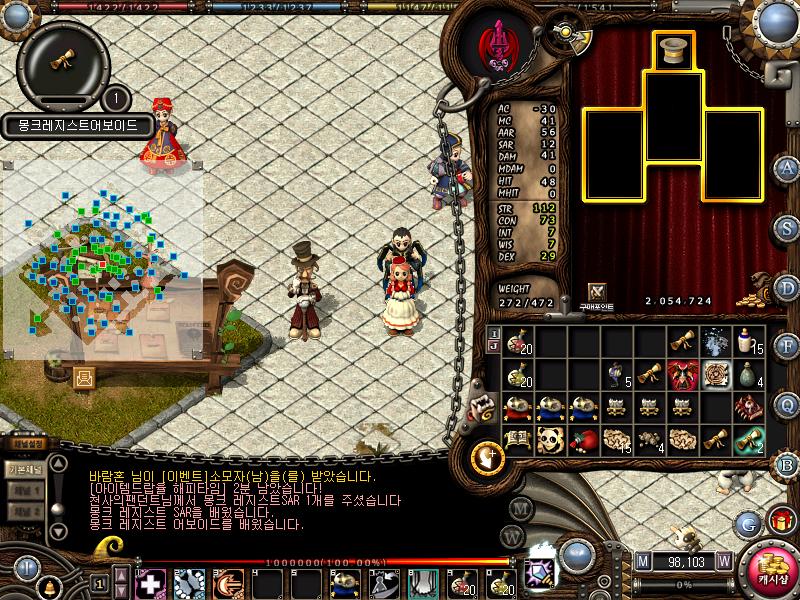Use the white cross hotbar skill
The image size is (800, 600).
[x=150, y=583]
